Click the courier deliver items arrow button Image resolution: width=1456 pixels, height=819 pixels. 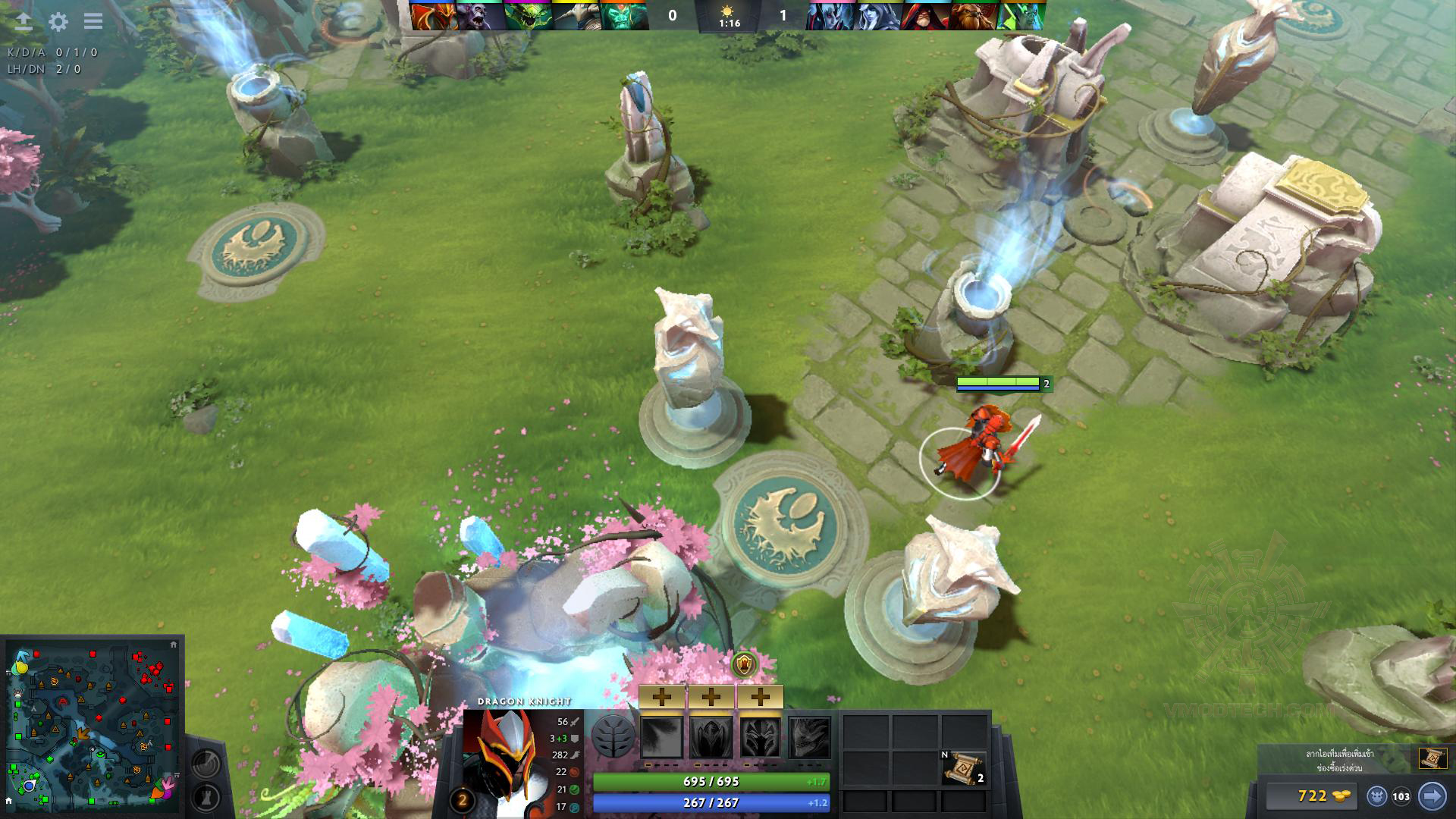[x=1432, y=796]
